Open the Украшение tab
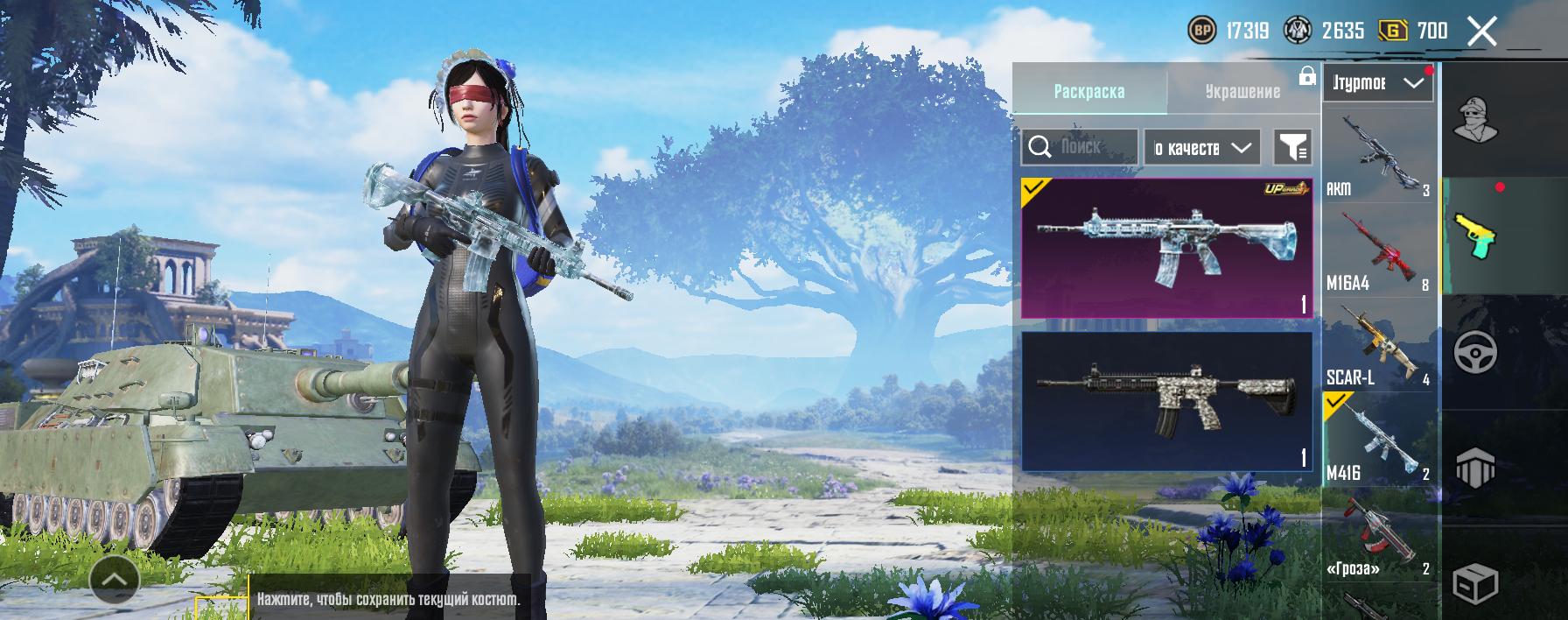The height and width of the screenshot is (620, 1568). 1242,91
